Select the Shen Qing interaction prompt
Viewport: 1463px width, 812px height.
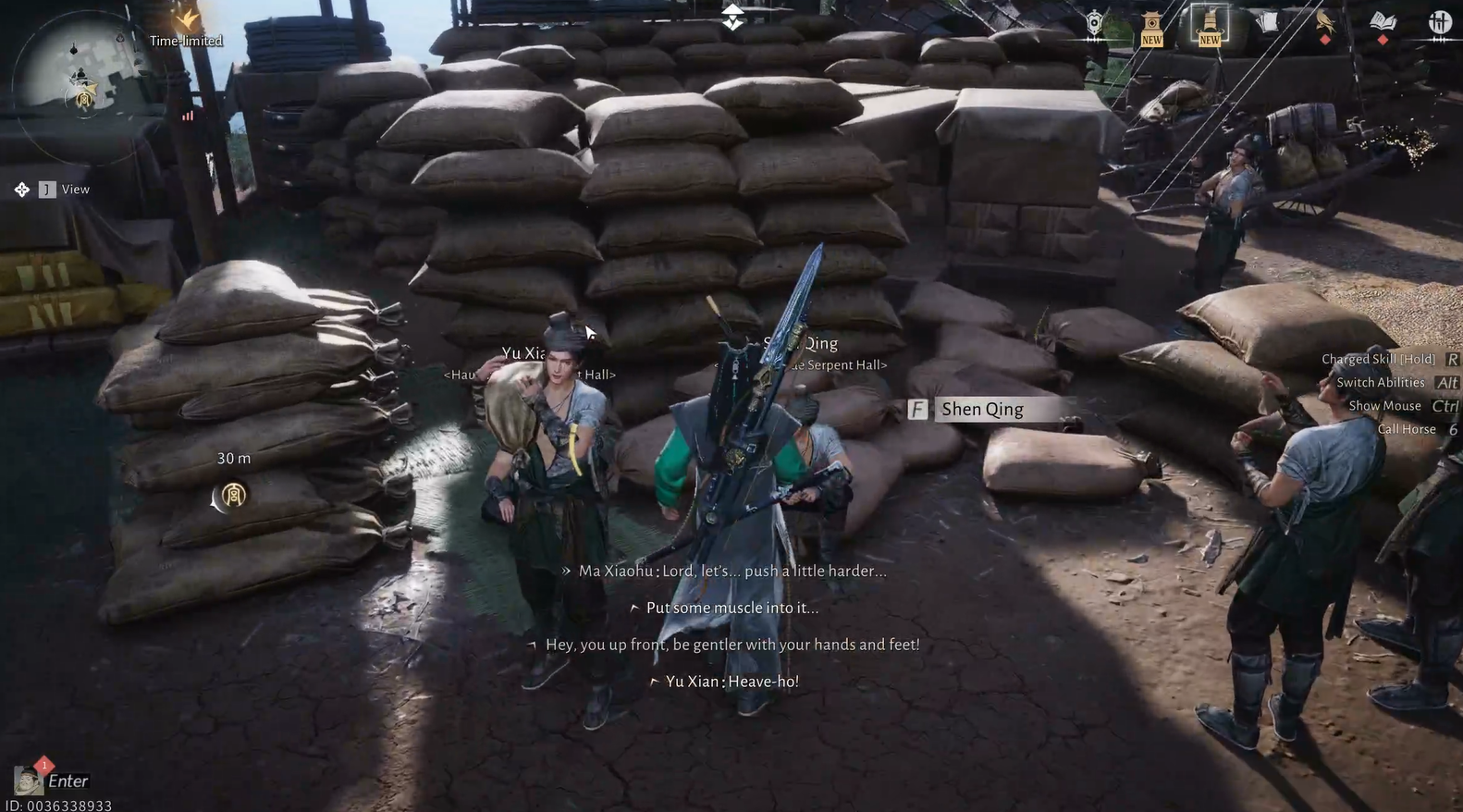coord(981,410)
